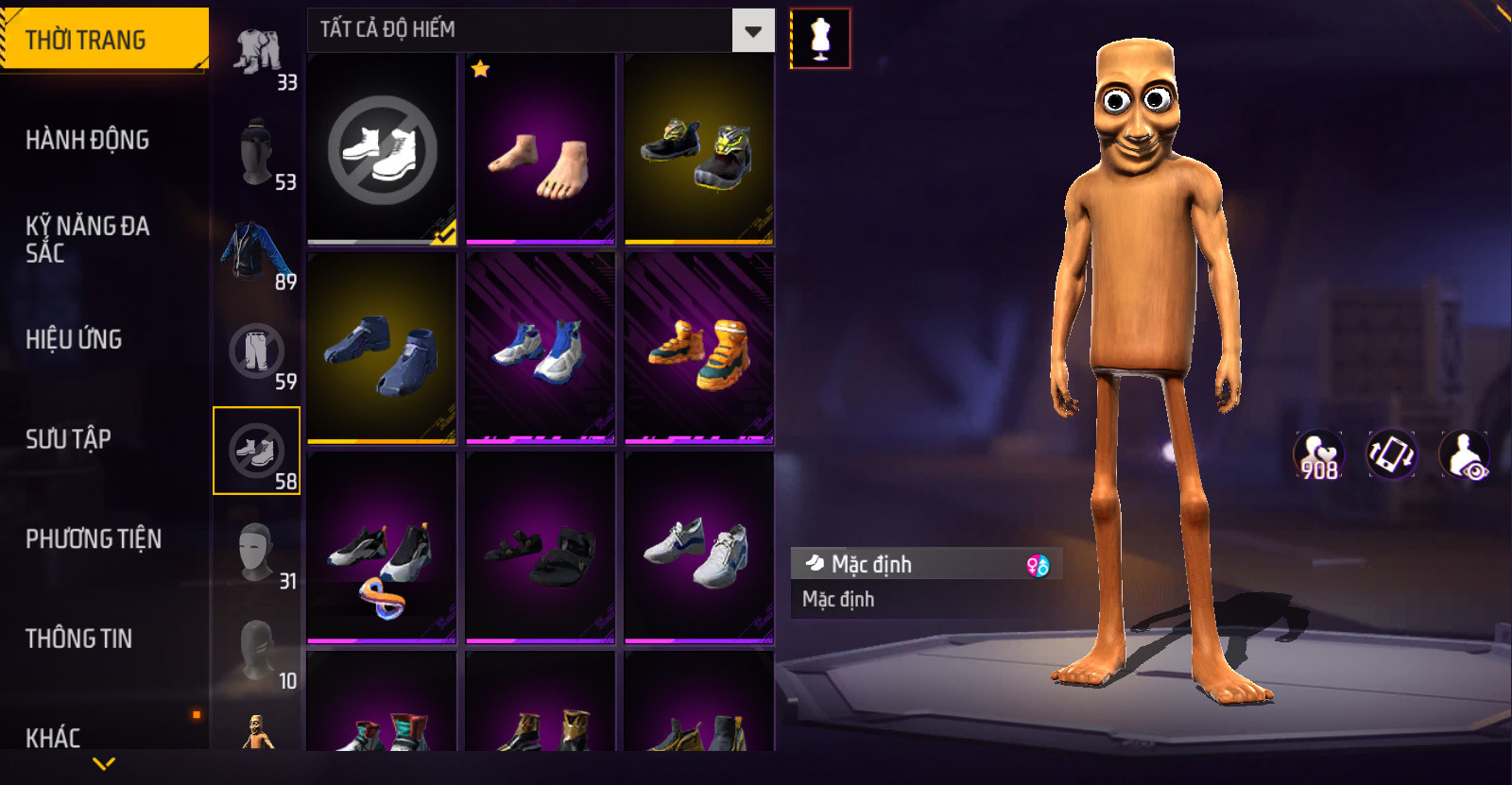Screen dimensions: 1512x785
Task: Show the Thông Tin section
Action: click(78, 639)
